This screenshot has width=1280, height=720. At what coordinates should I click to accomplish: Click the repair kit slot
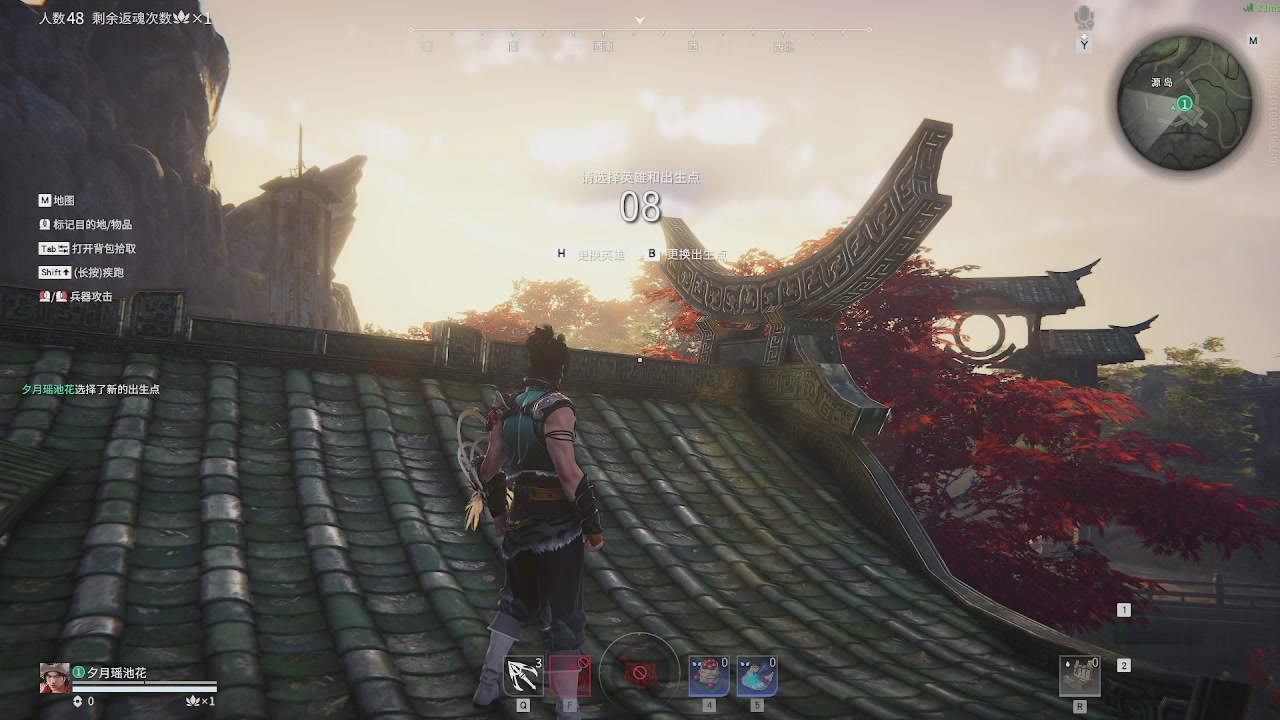[1080, 676]
